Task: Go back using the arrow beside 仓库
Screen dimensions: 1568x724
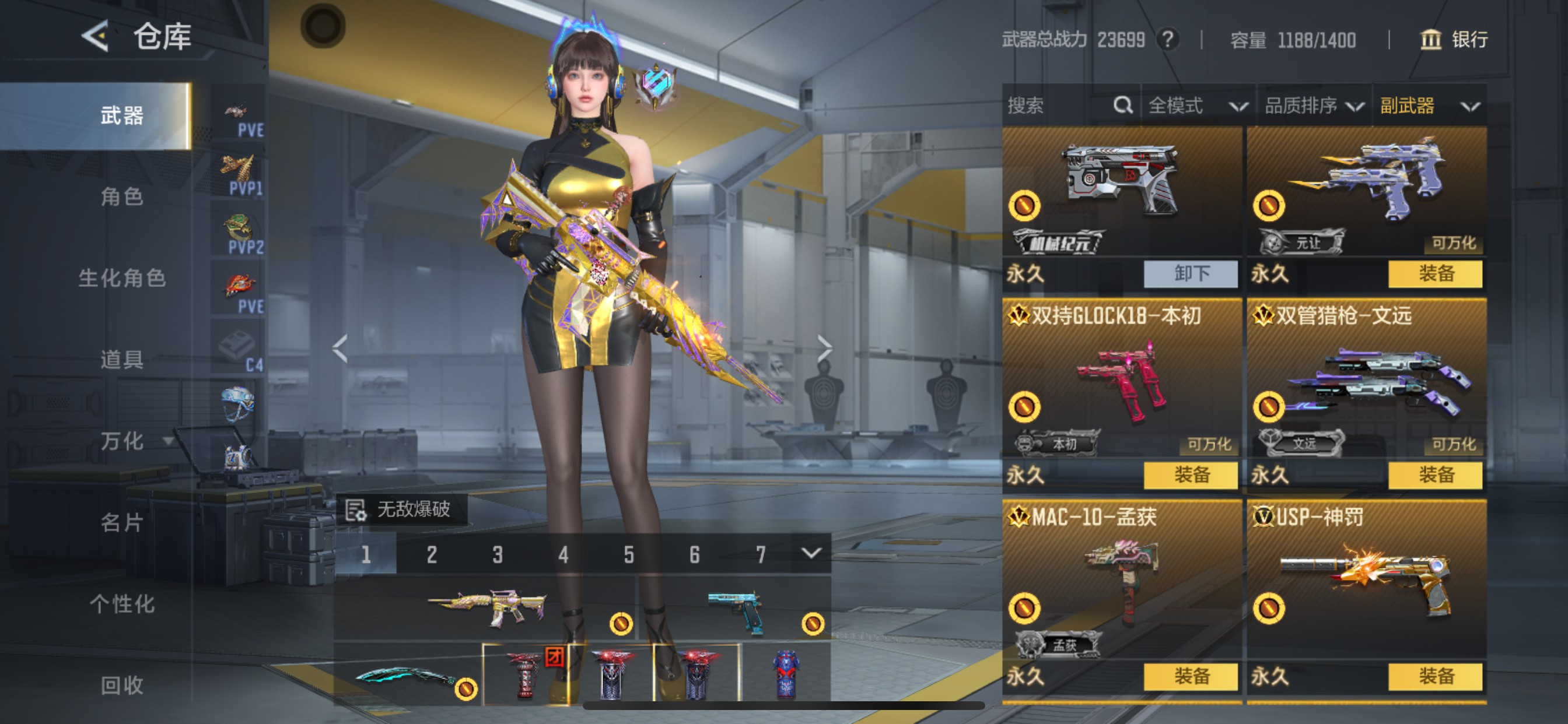Action: tap(96, 37)
